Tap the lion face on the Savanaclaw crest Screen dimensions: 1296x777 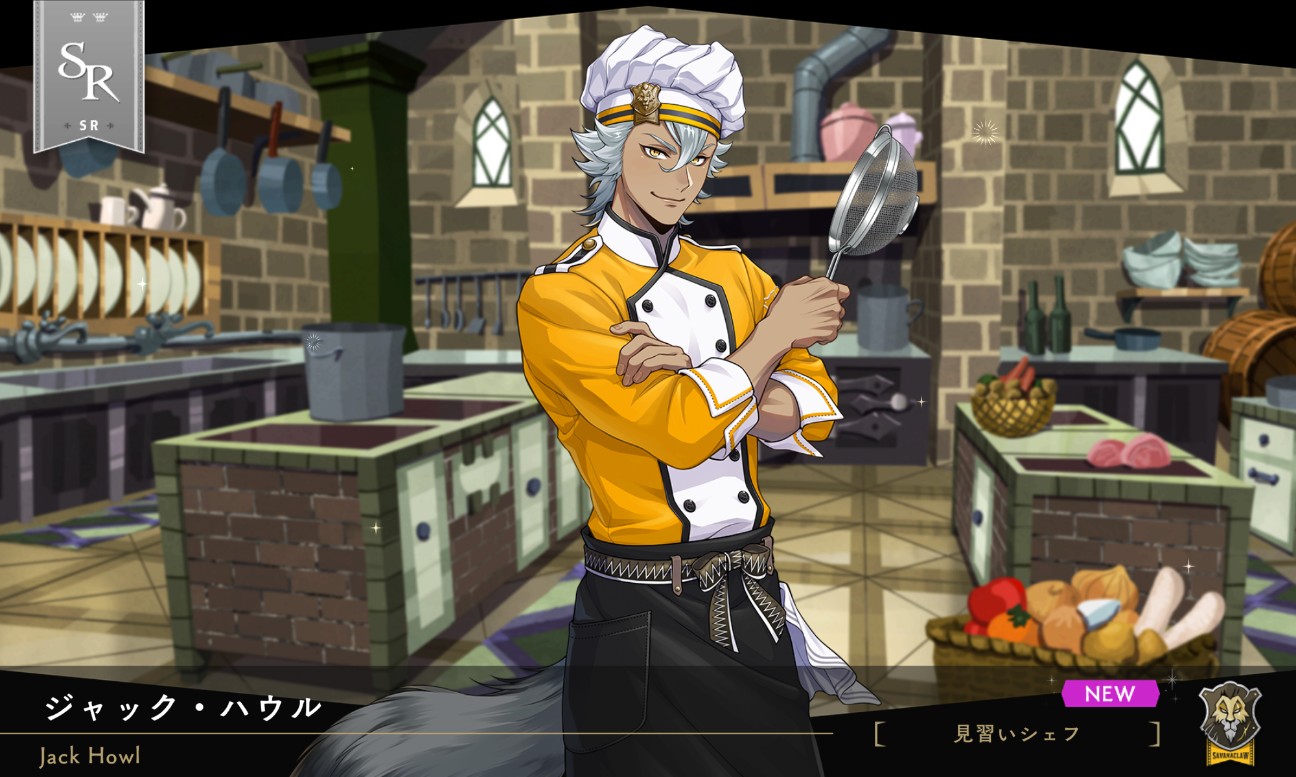coord(1230,712)
